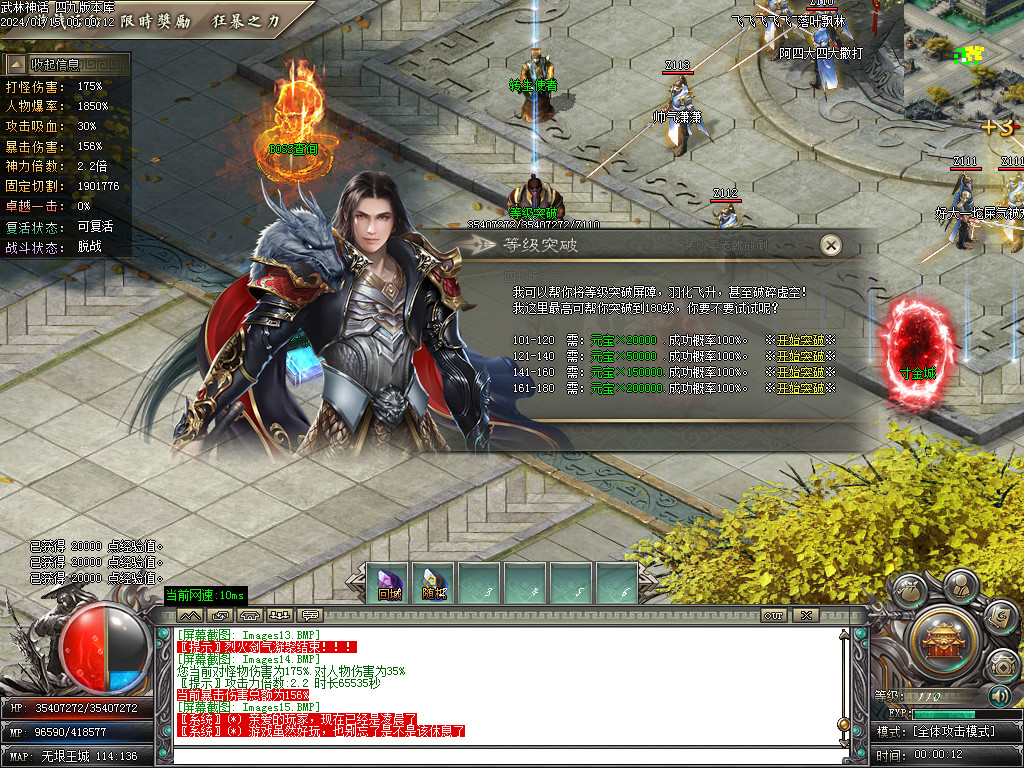
Task: Use the 回城 hotbar item
Action: point(389,584)
